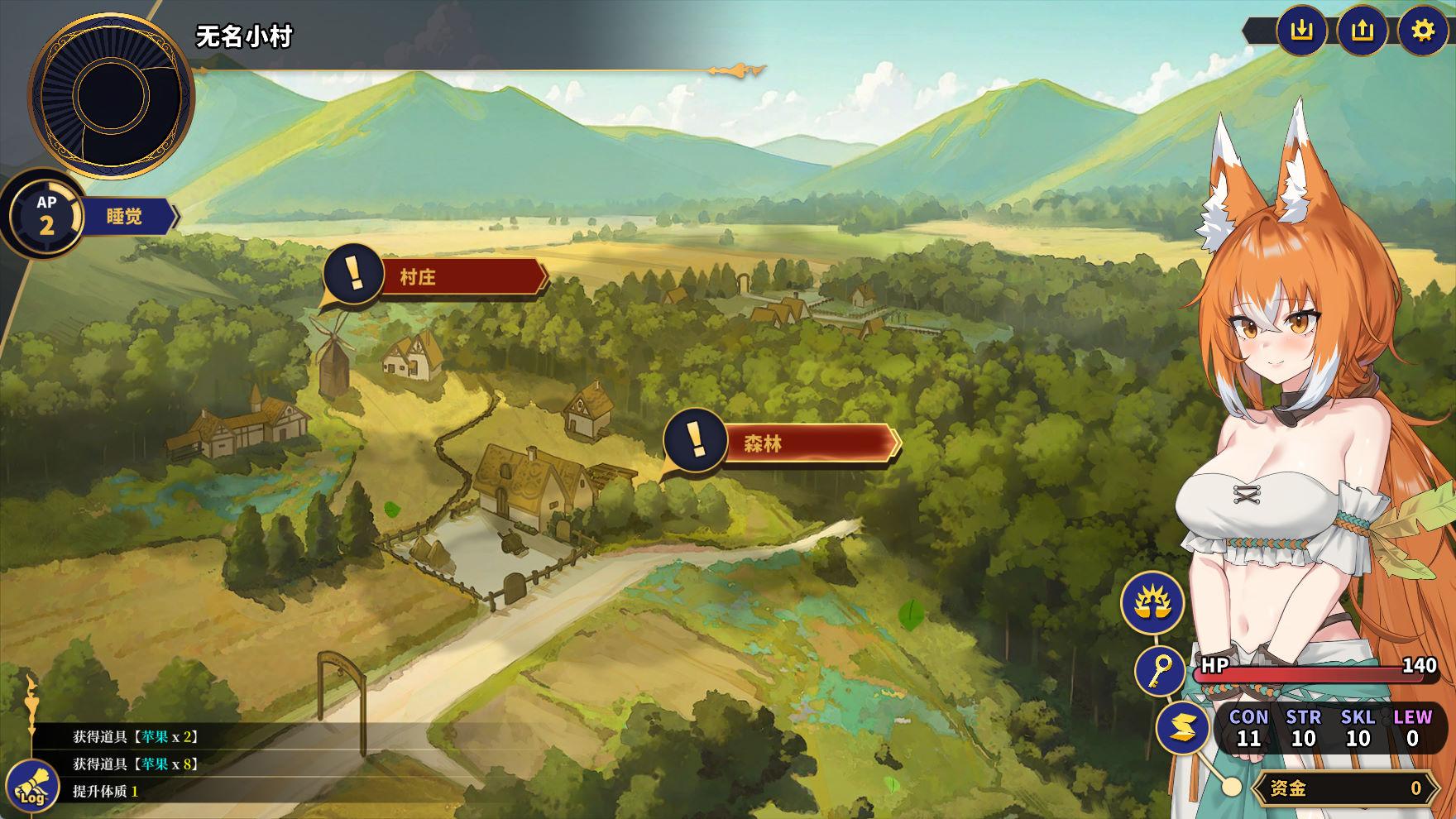Open the save game menu
The image size is (1456, 819).
point(1301,31)
